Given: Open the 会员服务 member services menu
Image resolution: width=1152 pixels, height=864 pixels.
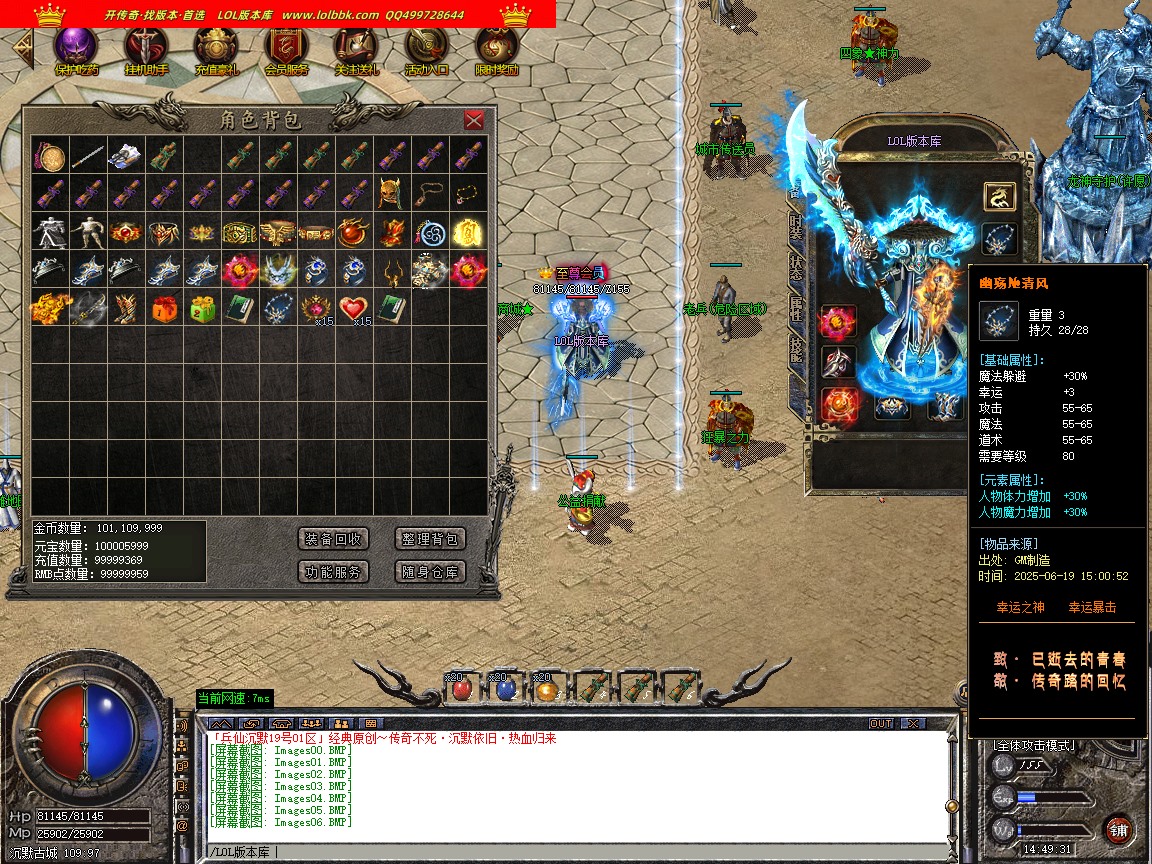Looking at the screenshot, I should pos(286,47).
